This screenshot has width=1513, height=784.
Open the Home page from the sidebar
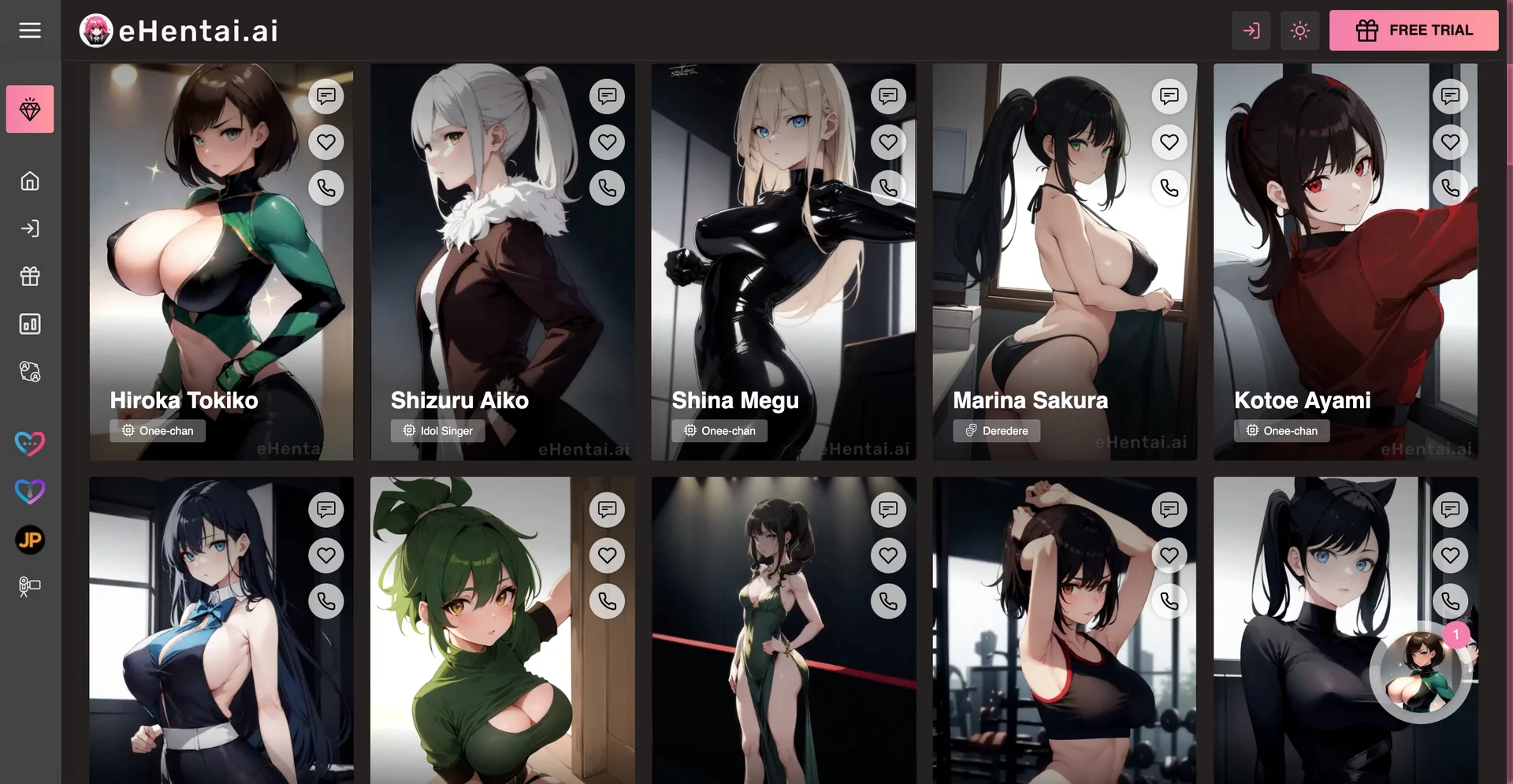point(30,180)
